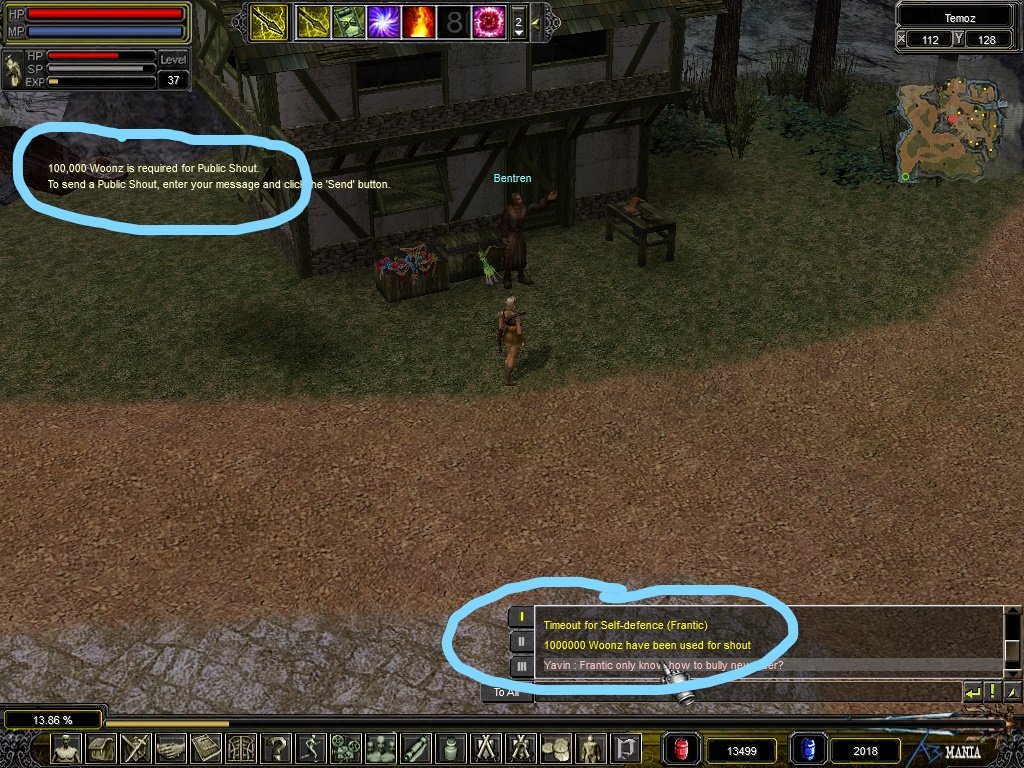Switch skill bar page with the down arrow
Viewport: 1024px width, 768px height.
click(x=518, y=32)
